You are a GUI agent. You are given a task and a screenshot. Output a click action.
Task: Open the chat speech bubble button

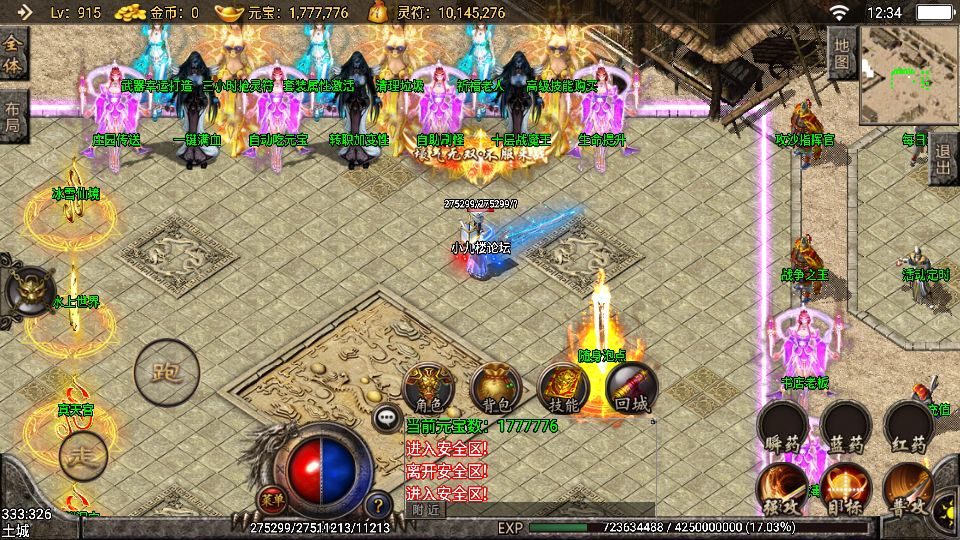coord(386,418)
